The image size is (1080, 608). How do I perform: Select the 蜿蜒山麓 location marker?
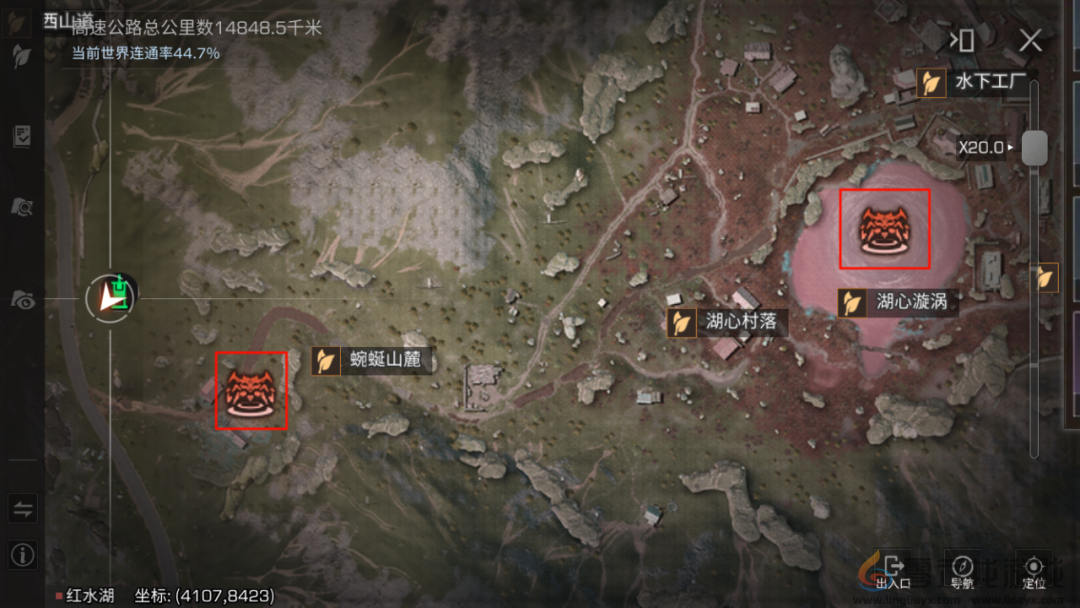326,360
